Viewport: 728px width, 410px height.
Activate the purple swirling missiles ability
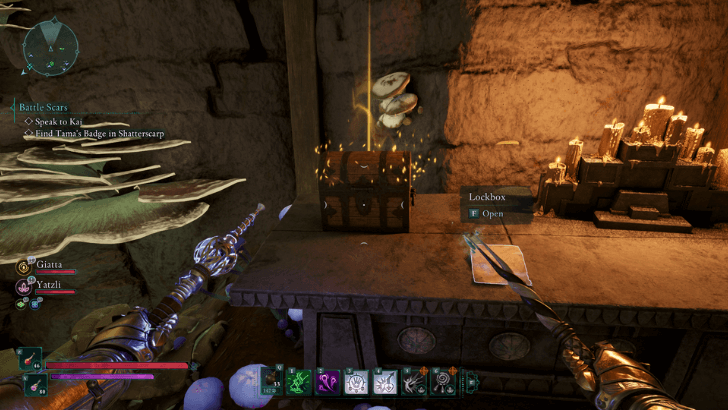pos(326,380)
